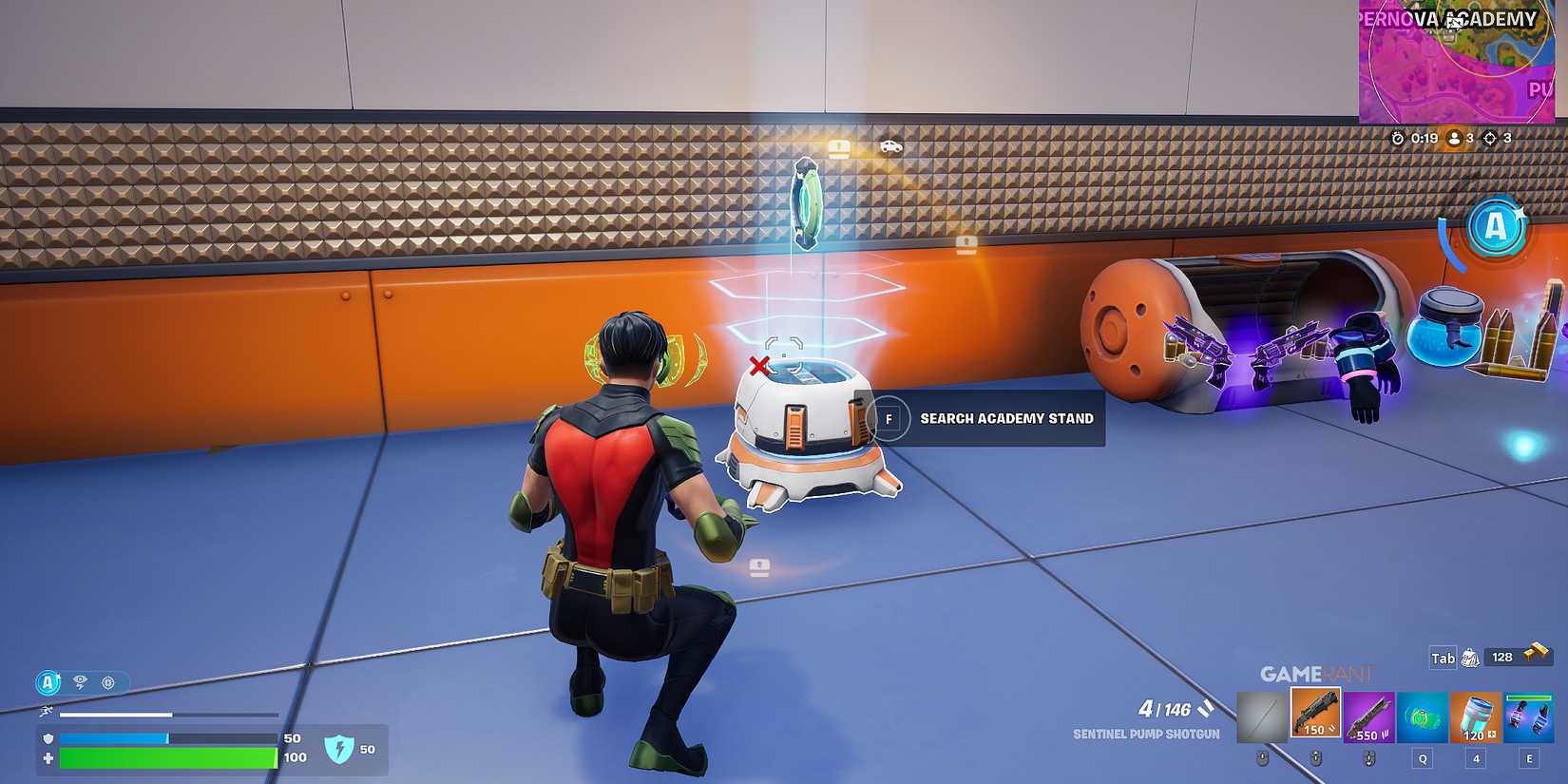
Task: Open the inventory via the Tab backpack icon
Action: click(x=1469, y=659)
